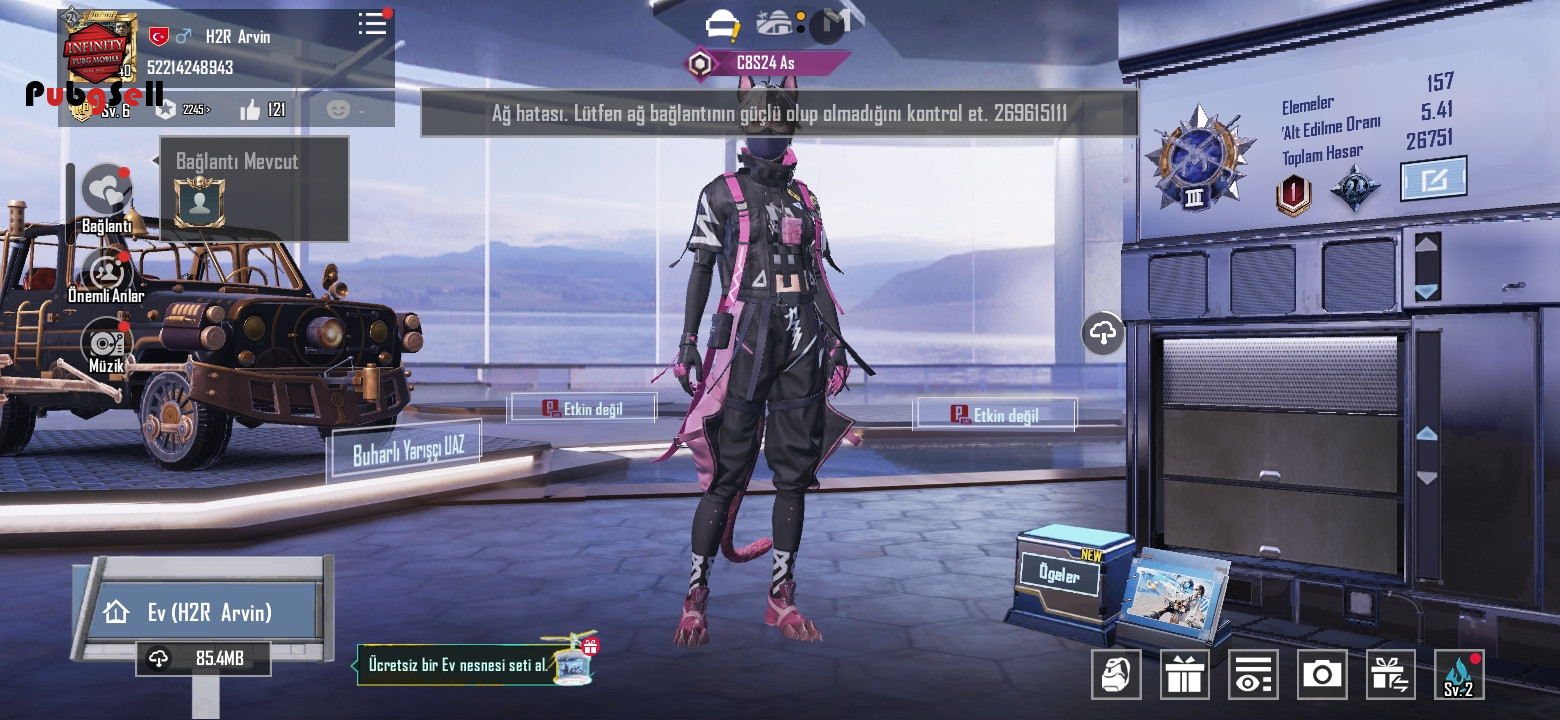This screenshot has width=1560, height=720.
Task: Click the edit button on stats panel
Action: pos(1433,179)
